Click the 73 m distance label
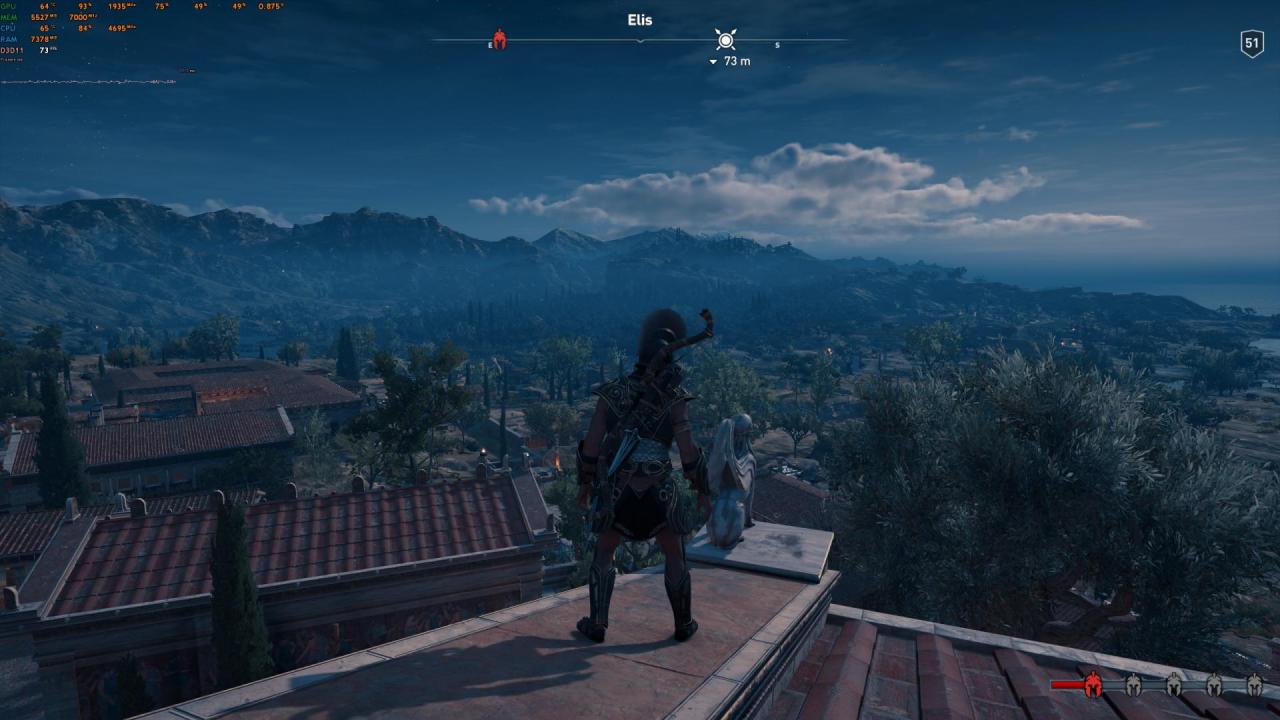 (736, 61)
